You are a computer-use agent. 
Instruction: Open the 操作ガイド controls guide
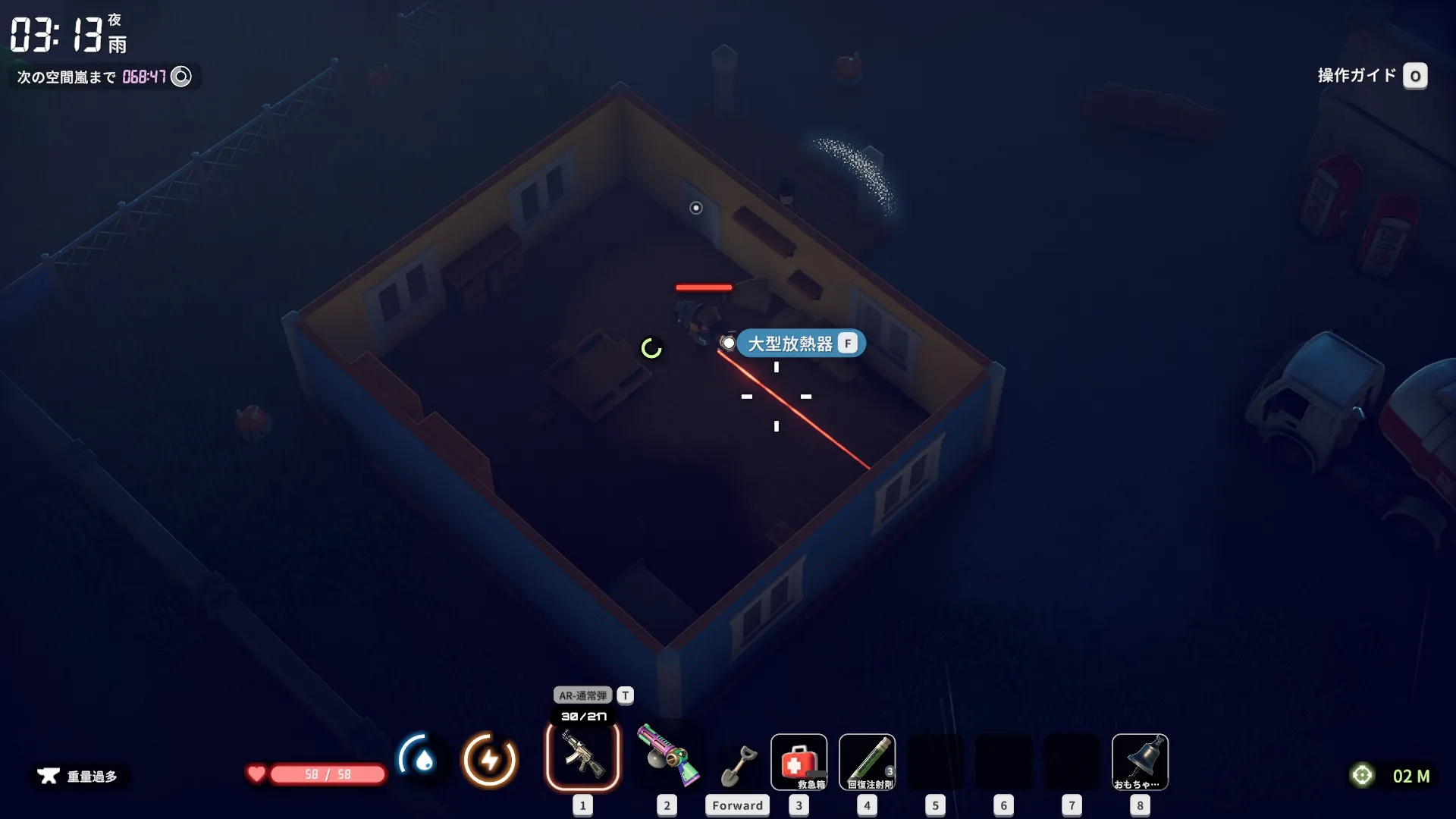coord(1371,76)
